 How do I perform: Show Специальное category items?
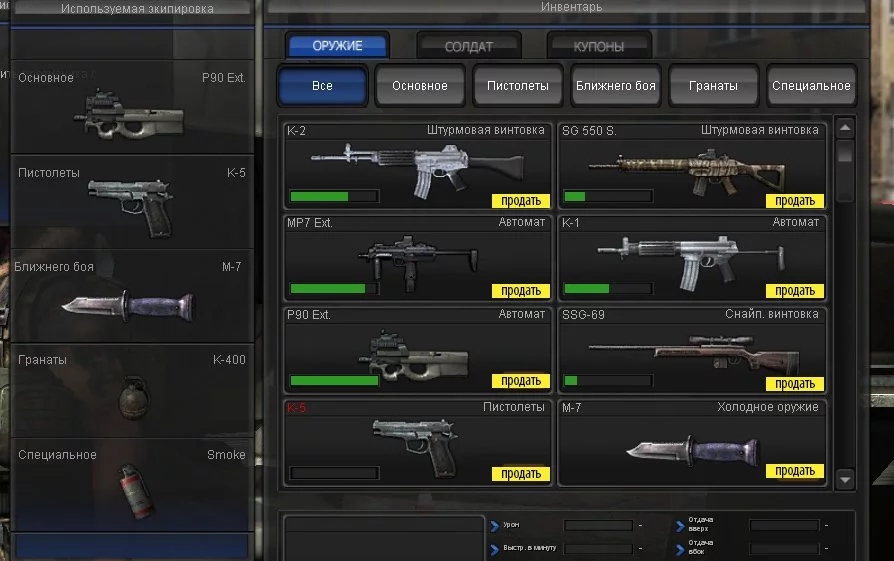pos(811,86)
